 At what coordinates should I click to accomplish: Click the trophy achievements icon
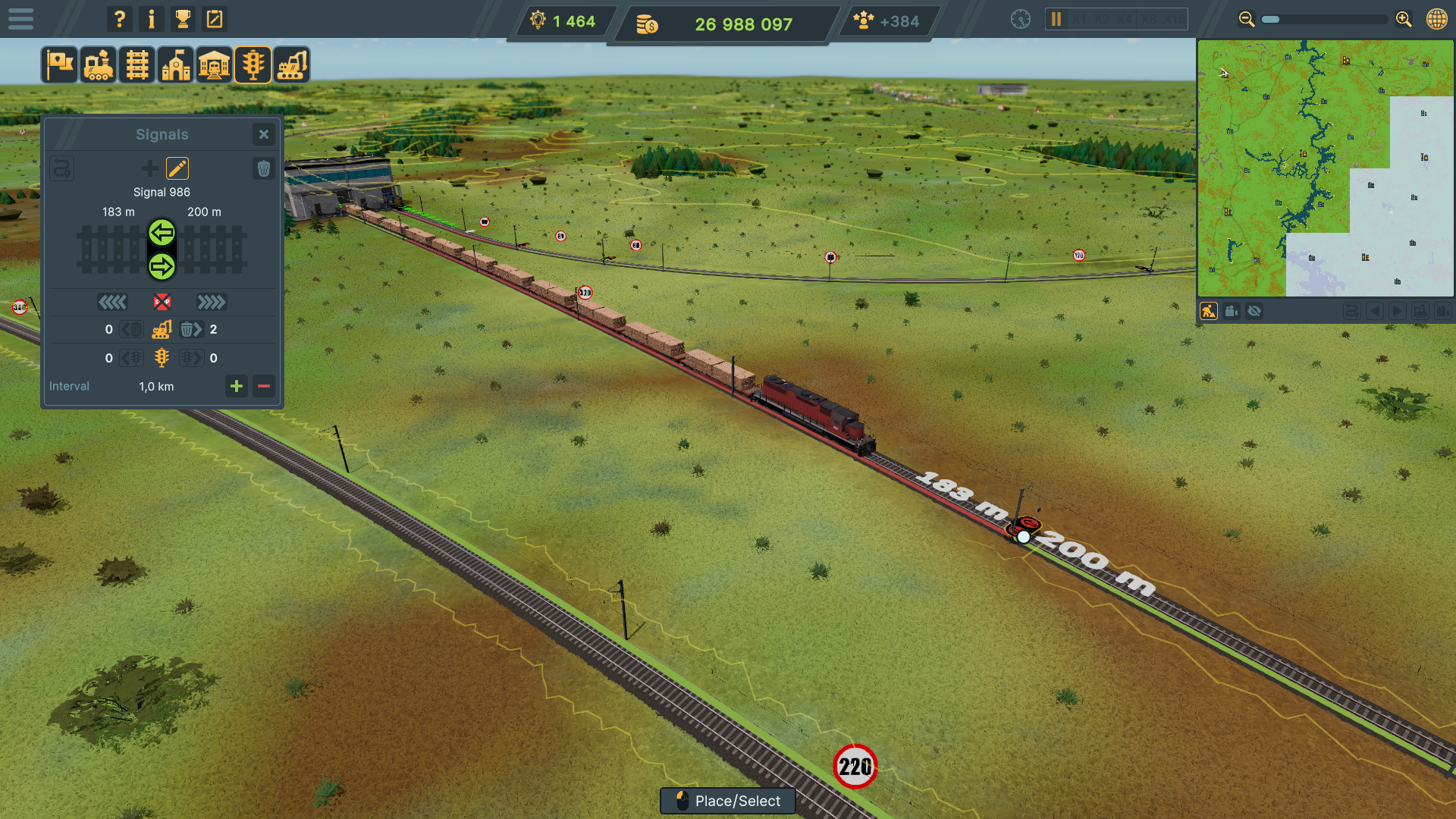[x=183, y=19]
